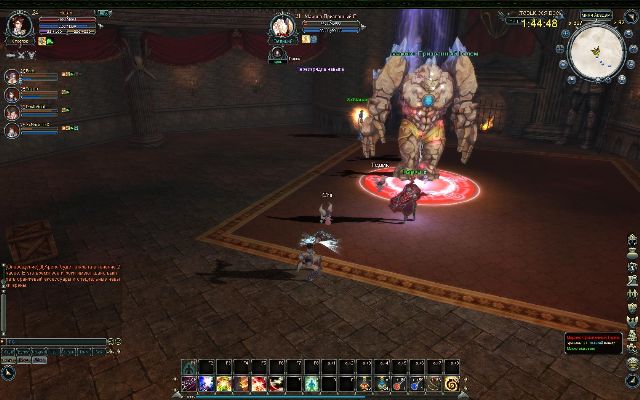
Task: Use the golden spiral item on hotbar
Action: (452, 384)
